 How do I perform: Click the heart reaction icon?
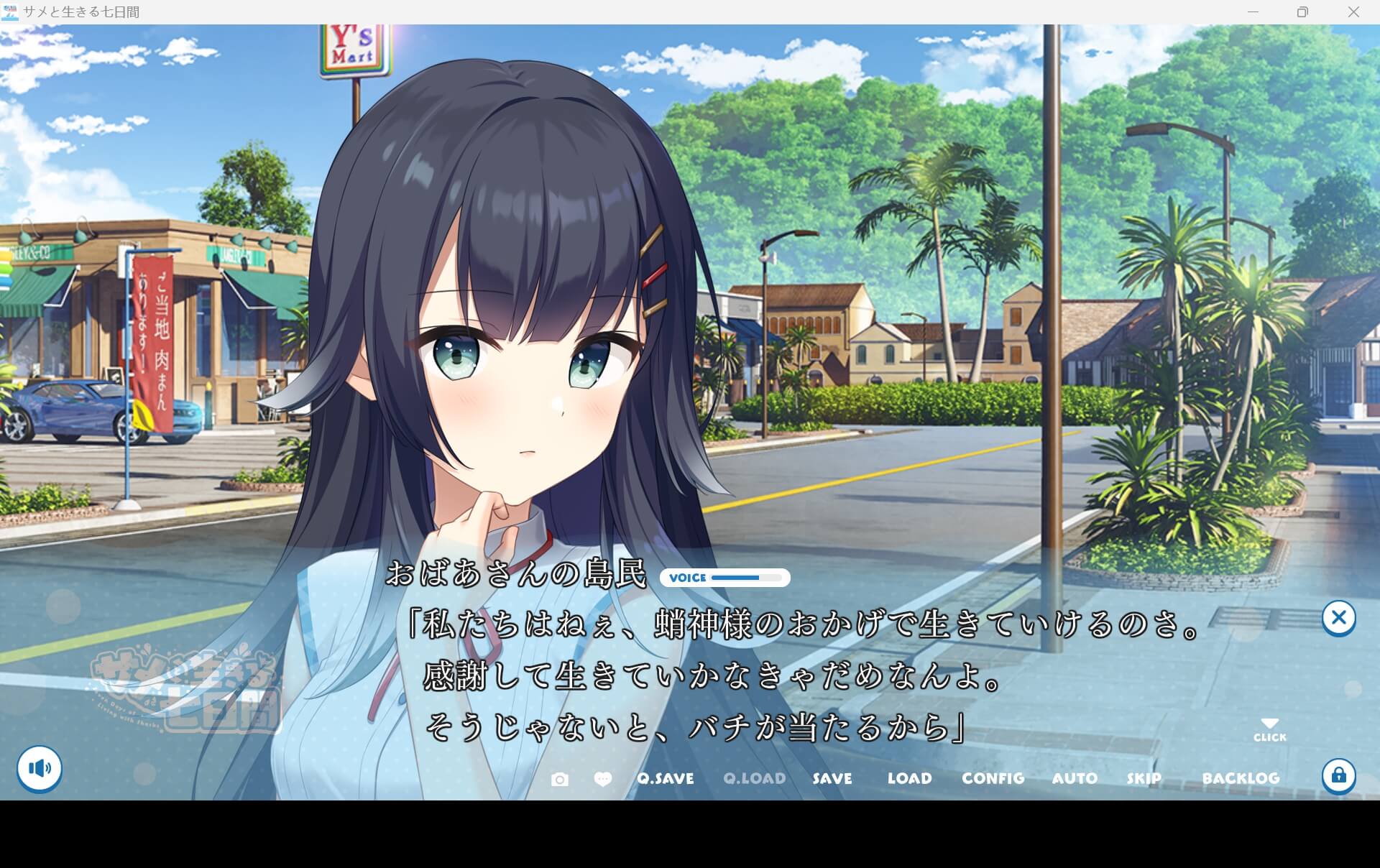point(603,779)
